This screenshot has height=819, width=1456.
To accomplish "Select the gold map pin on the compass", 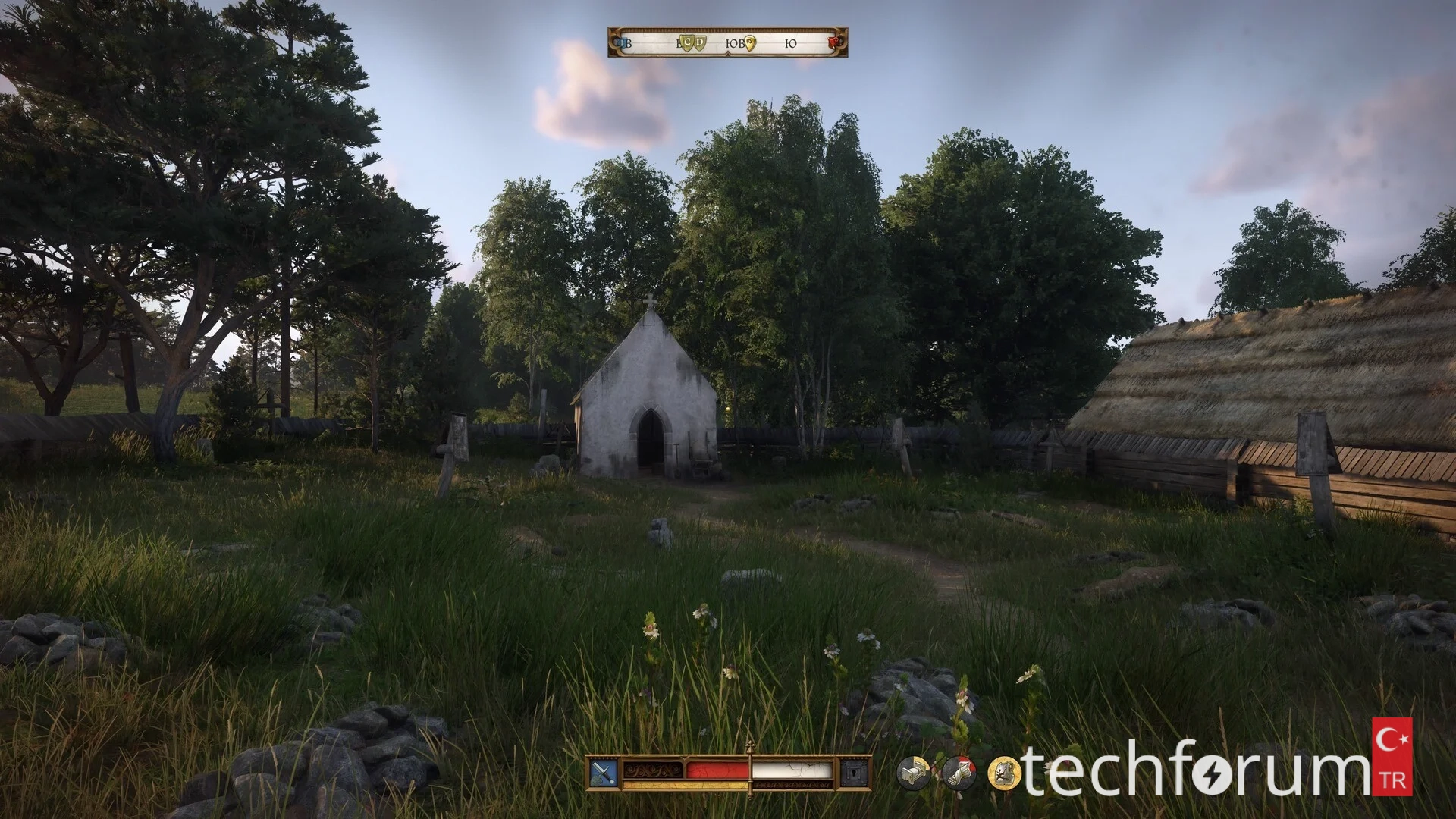I will (x=750, y=44).
